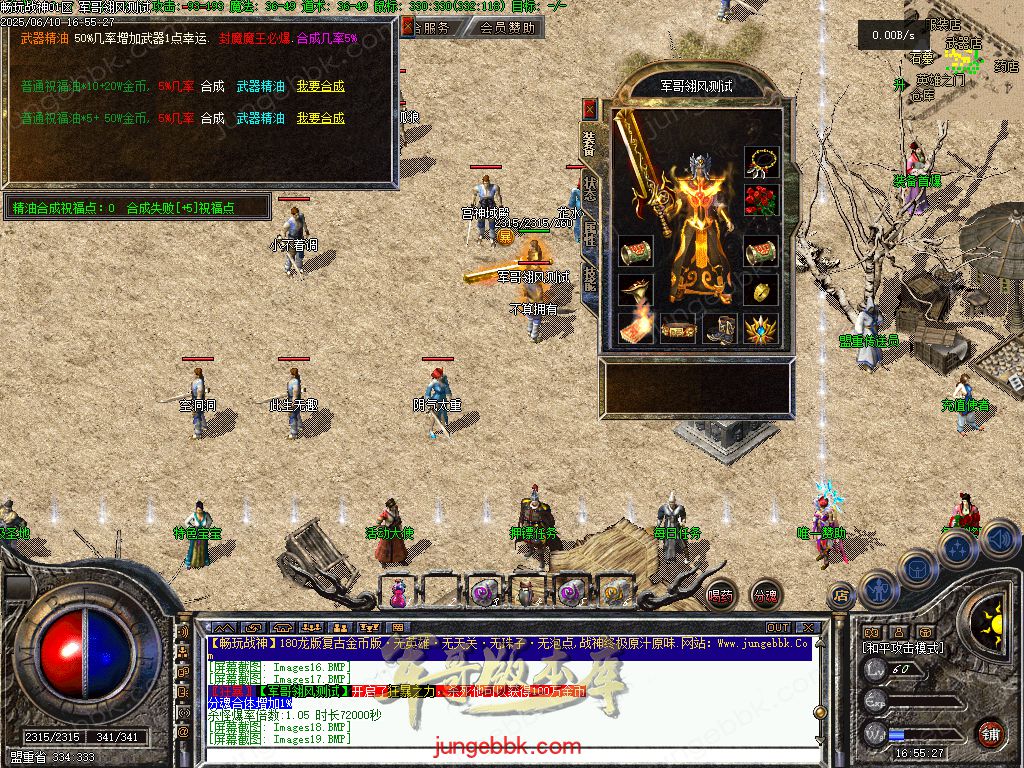This screenshot has width=1024, height=768.
Task: Select the red roses equipment slot
Action: tap(762, 201)
